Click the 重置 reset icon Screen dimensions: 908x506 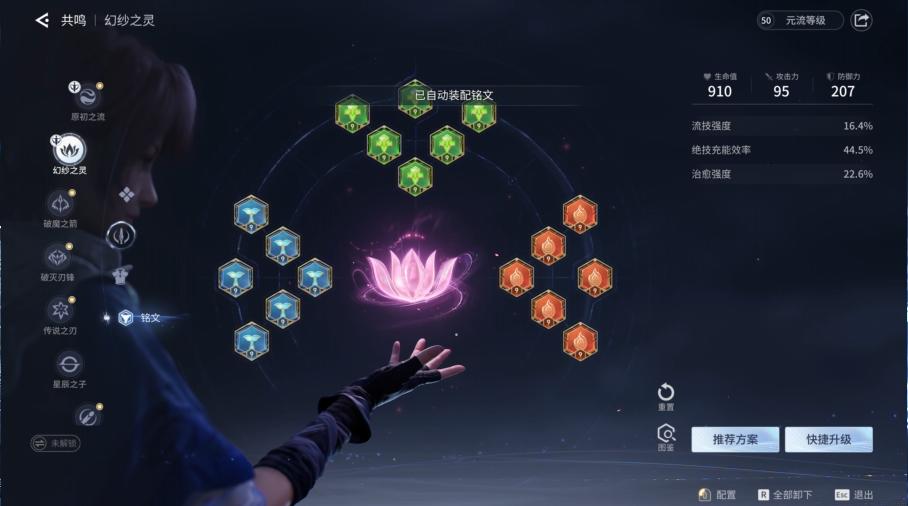coord(666,393)
